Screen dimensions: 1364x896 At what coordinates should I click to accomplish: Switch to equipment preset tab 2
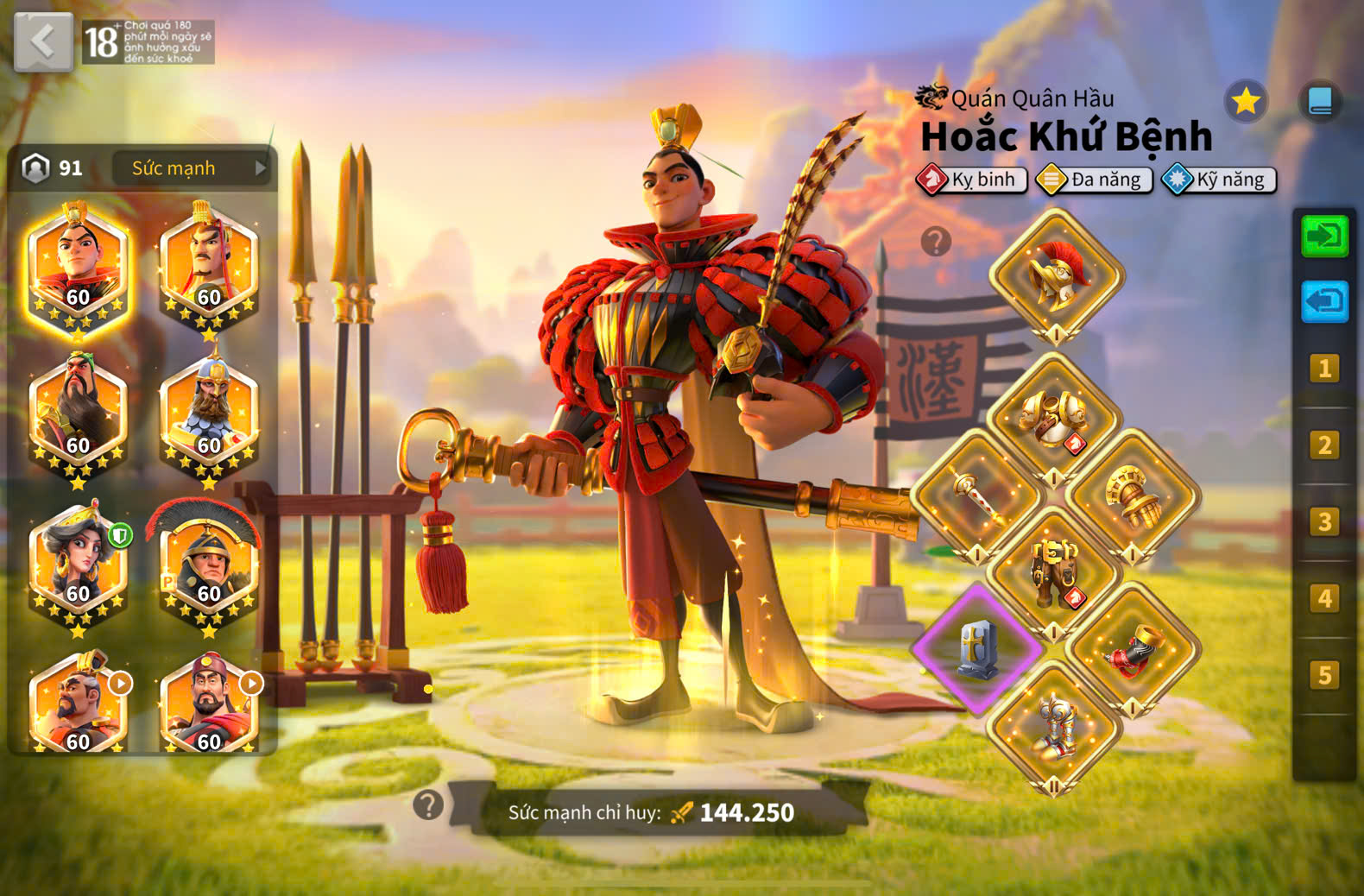[x=1325, y=445]
